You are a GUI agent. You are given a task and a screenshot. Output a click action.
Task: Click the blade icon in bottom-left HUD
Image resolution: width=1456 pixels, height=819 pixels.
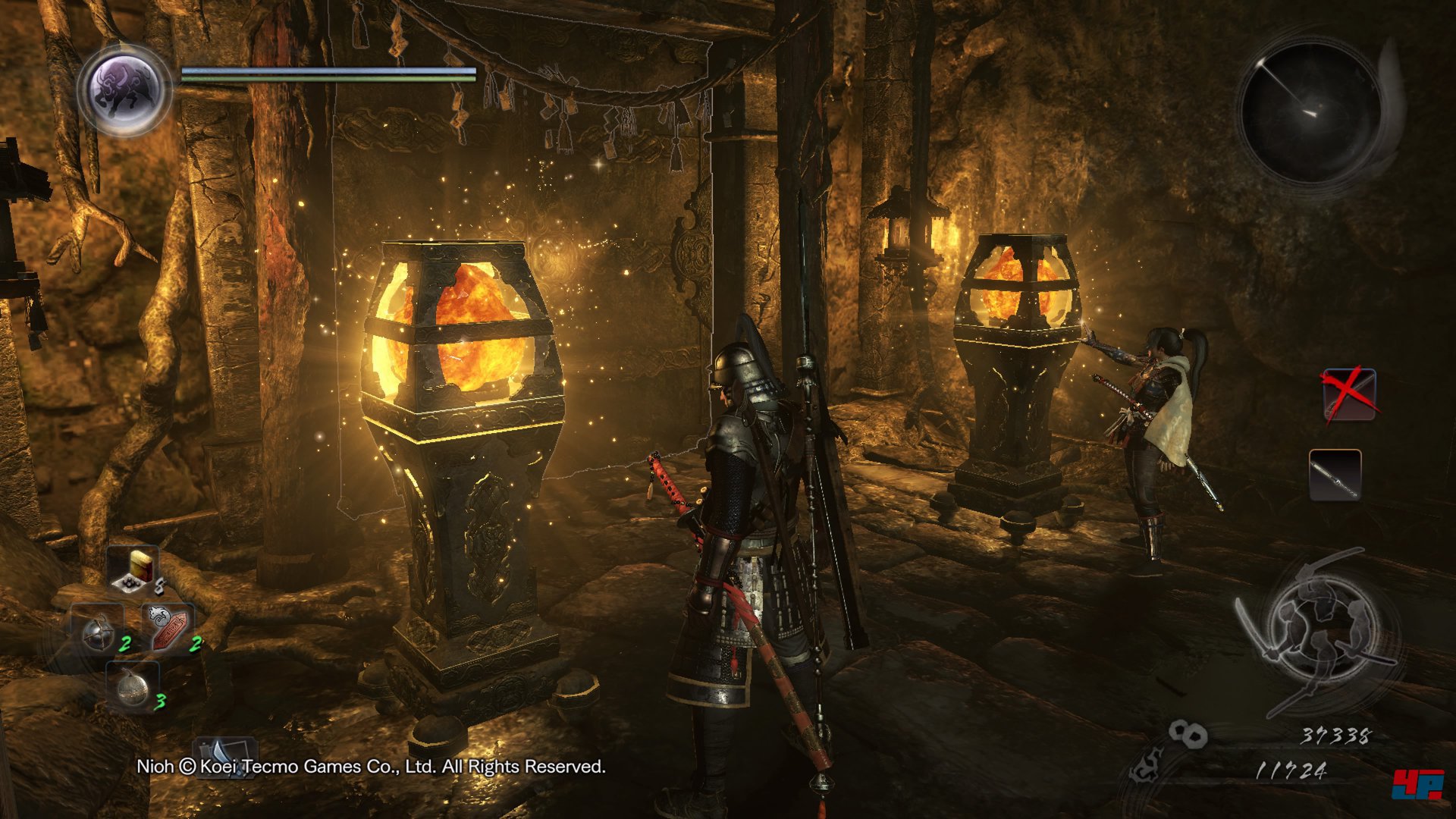(x=225, y=753)
